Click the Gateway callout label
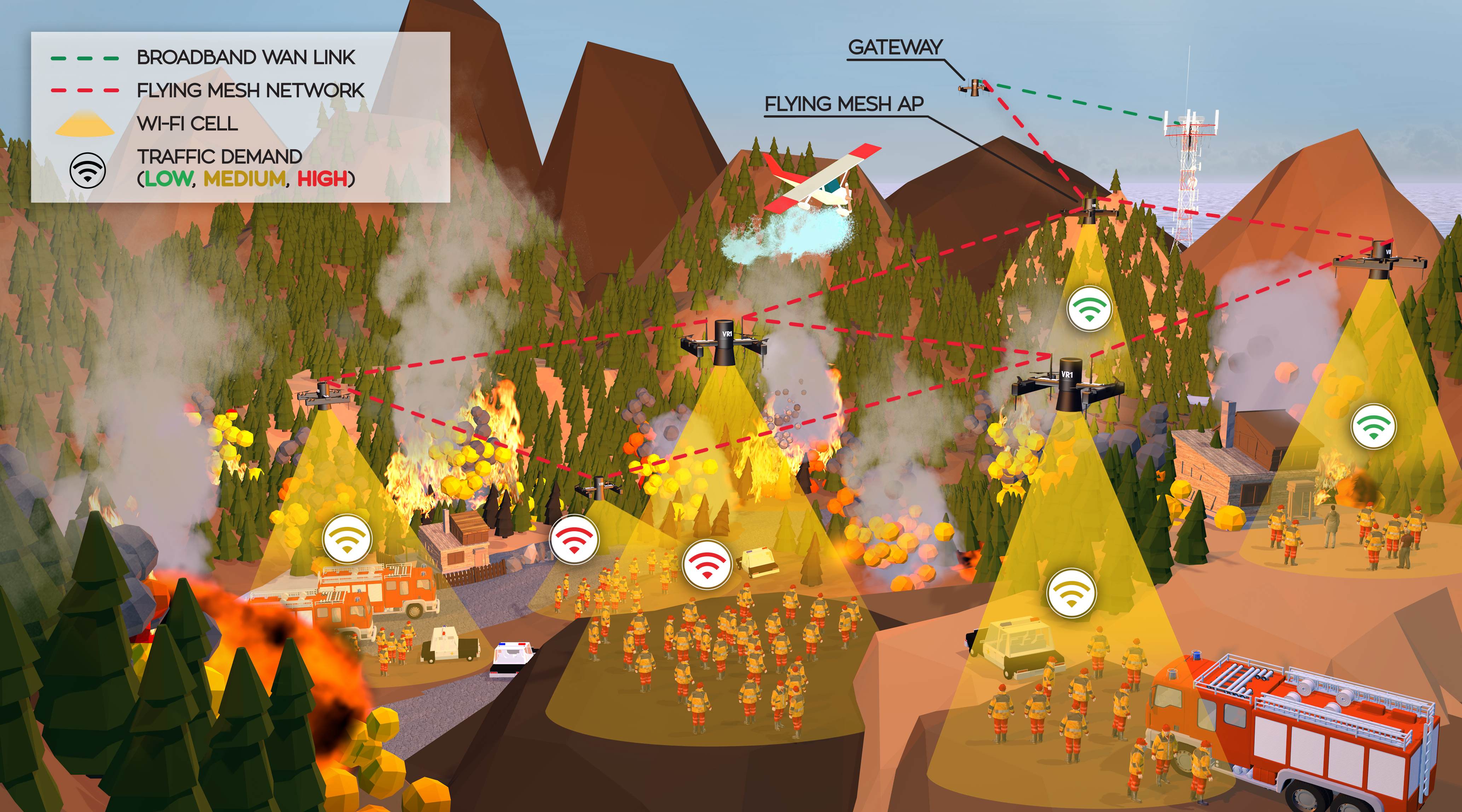The image size is (1462, 812). [x=895, y=47]
